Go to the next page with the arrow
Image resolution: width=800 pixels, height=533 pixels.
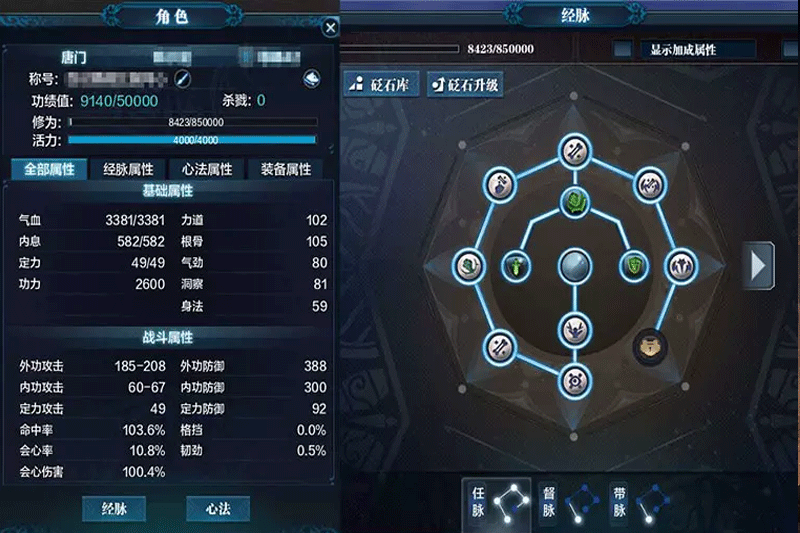[761, 265]
